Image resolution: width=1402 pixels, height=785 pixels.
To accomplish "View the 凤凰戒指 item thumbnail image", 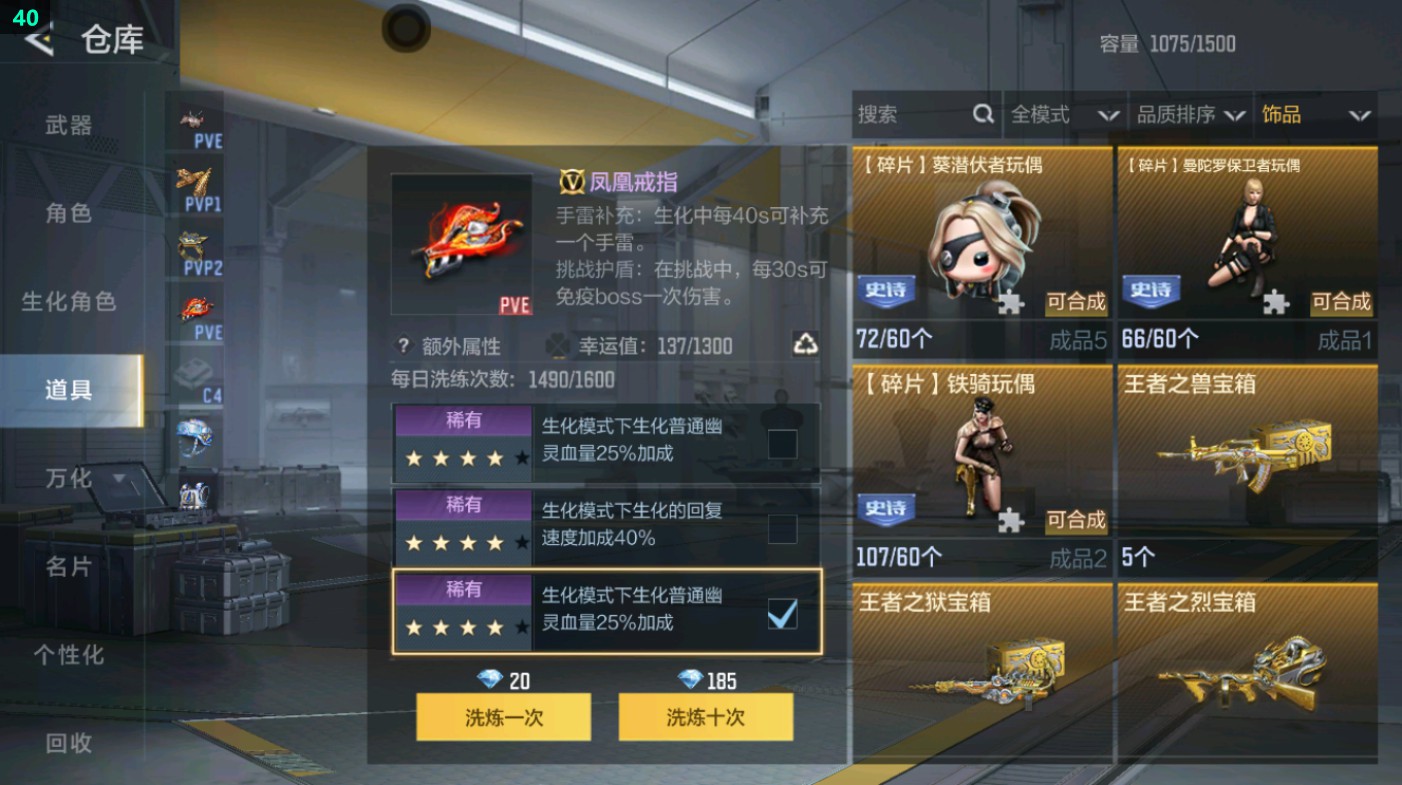I will (462, 243).
